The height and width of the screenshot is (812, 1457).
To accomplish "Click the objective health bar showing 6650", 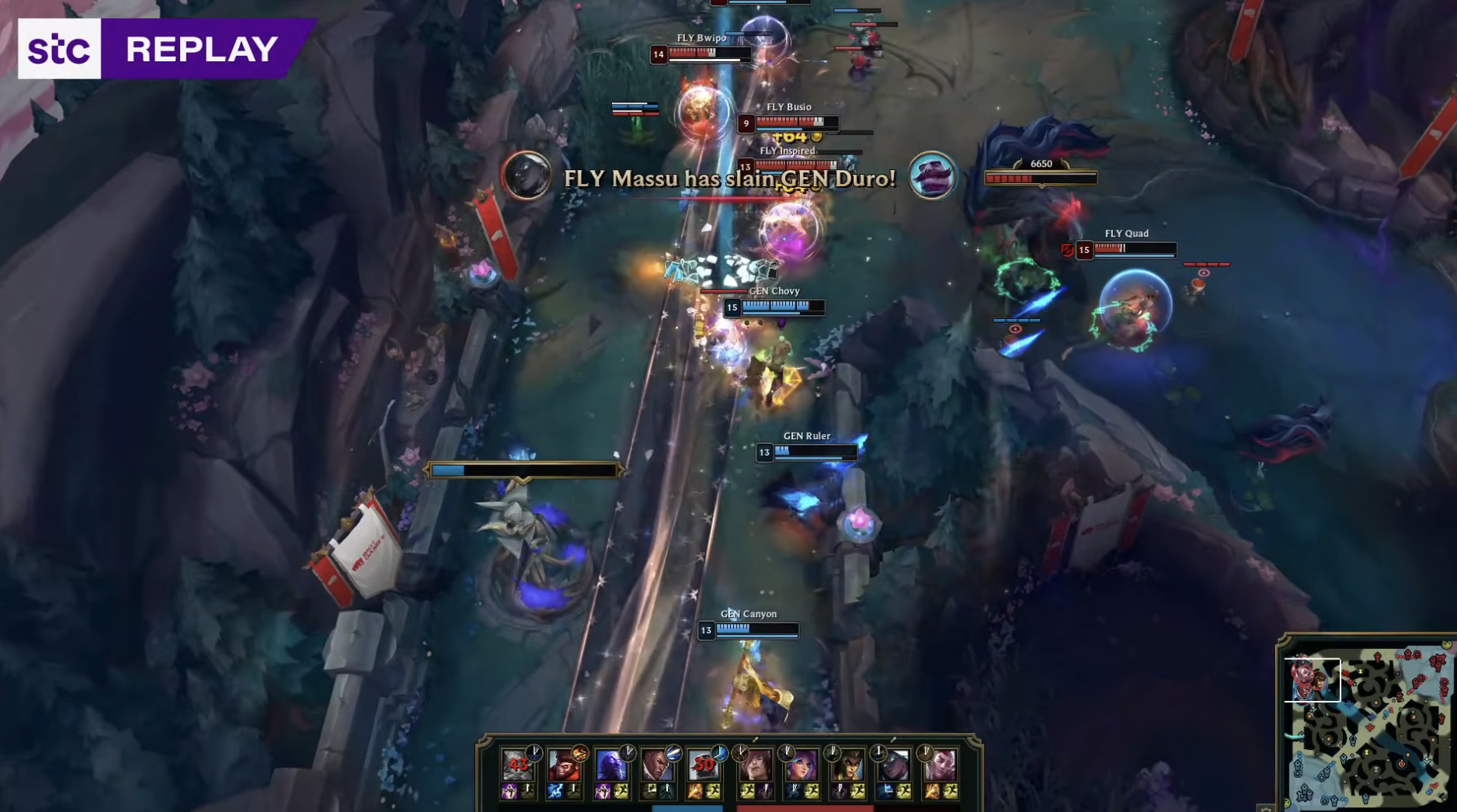I will pos(1041,177).
